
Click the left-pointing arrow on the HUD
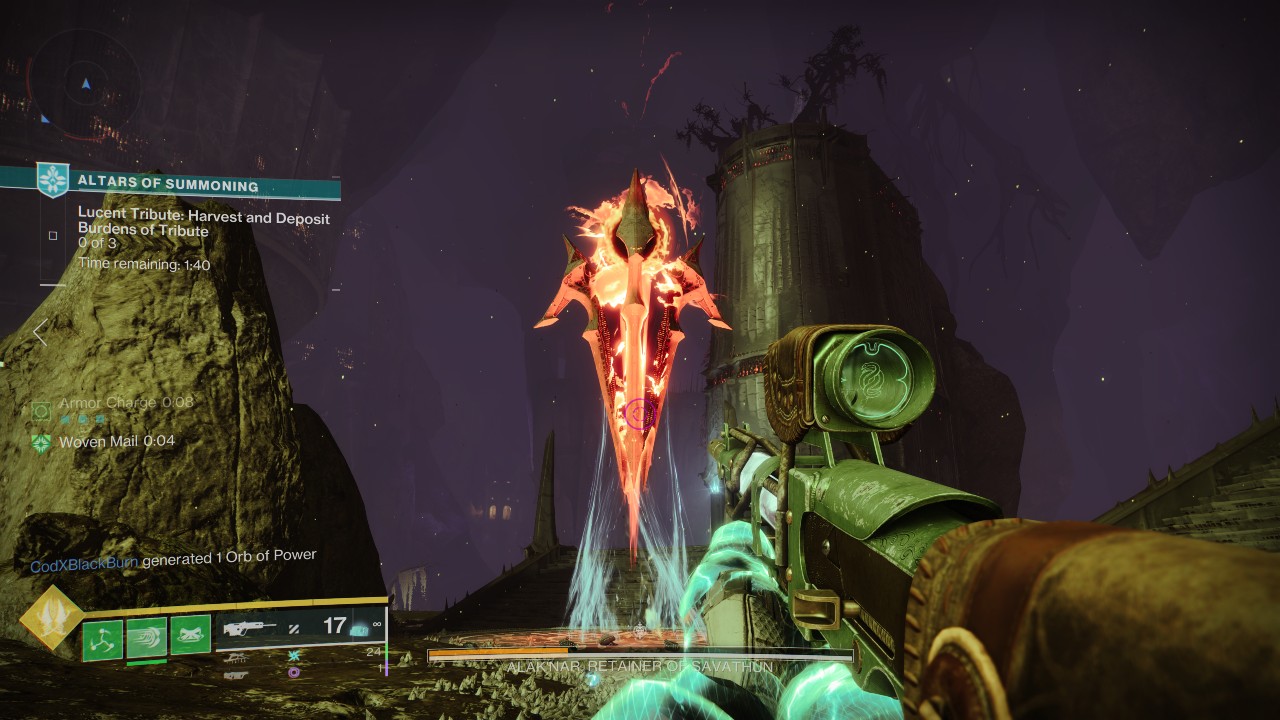tap(40, 332)
